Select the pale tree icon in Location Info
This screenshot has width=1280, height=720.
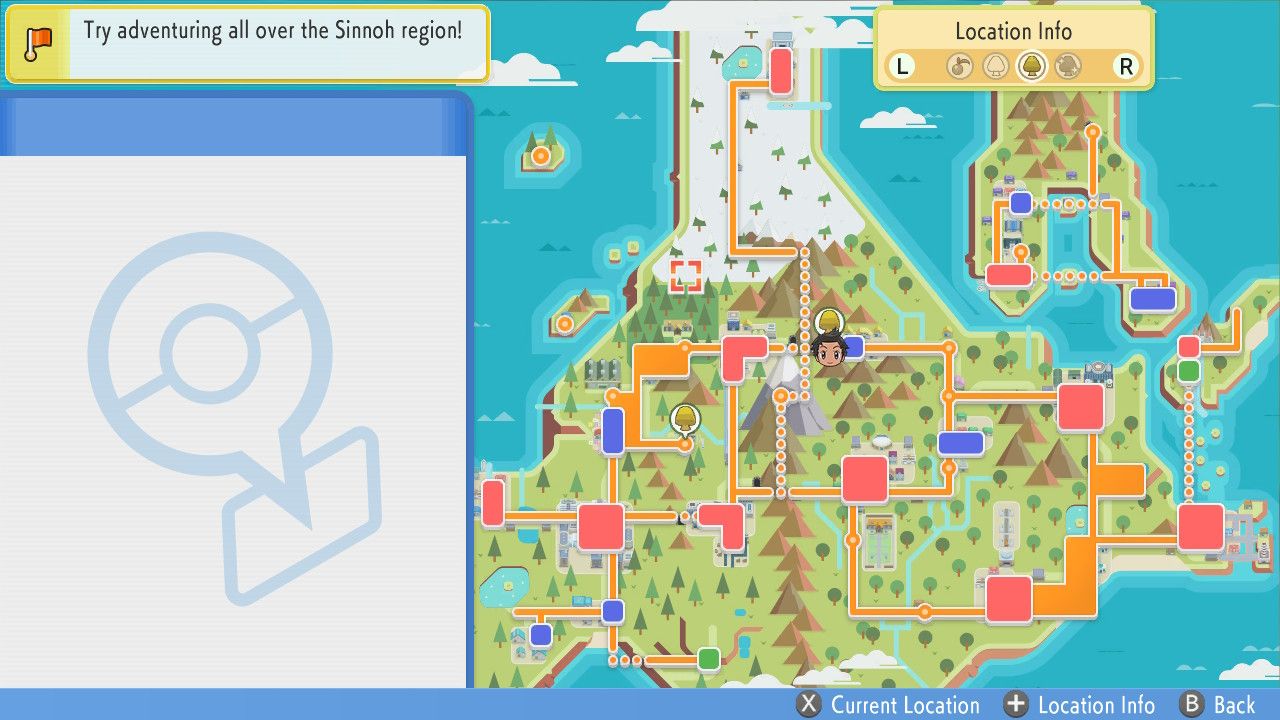[994, 66]
